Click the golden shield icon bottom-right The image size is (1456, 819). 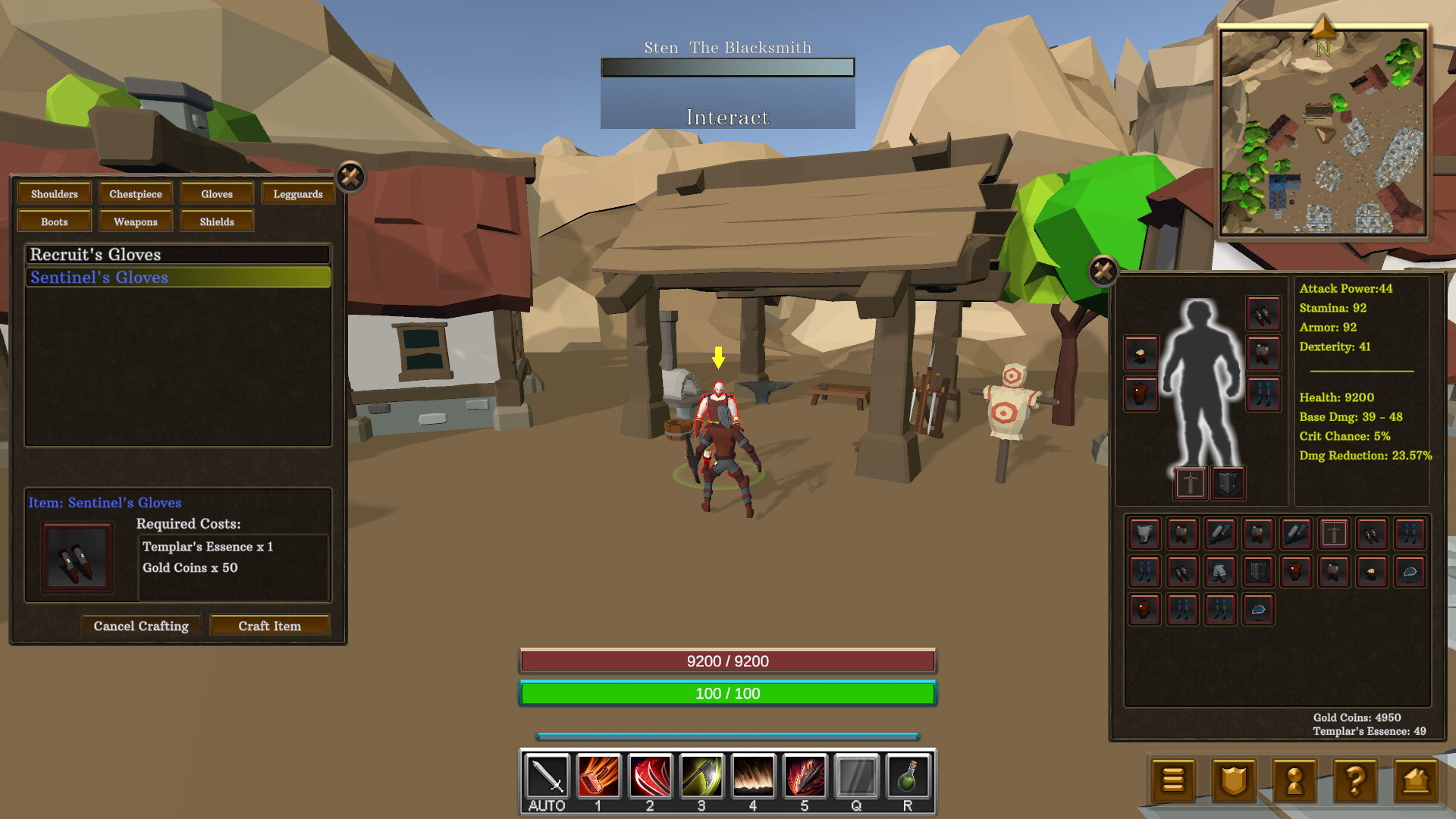(1234, 780)
